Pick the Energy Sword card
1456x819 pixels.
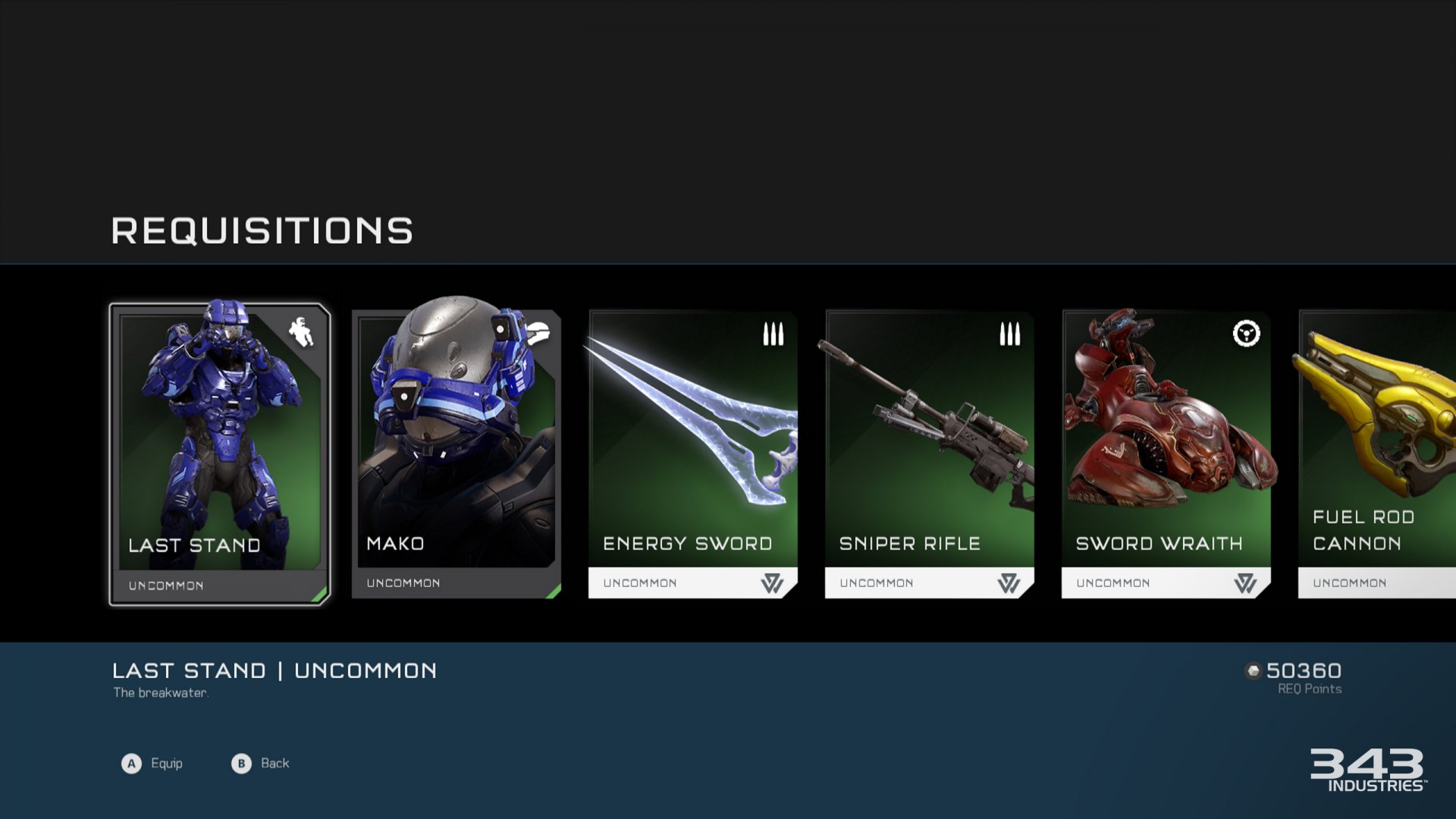coord(692,453)
